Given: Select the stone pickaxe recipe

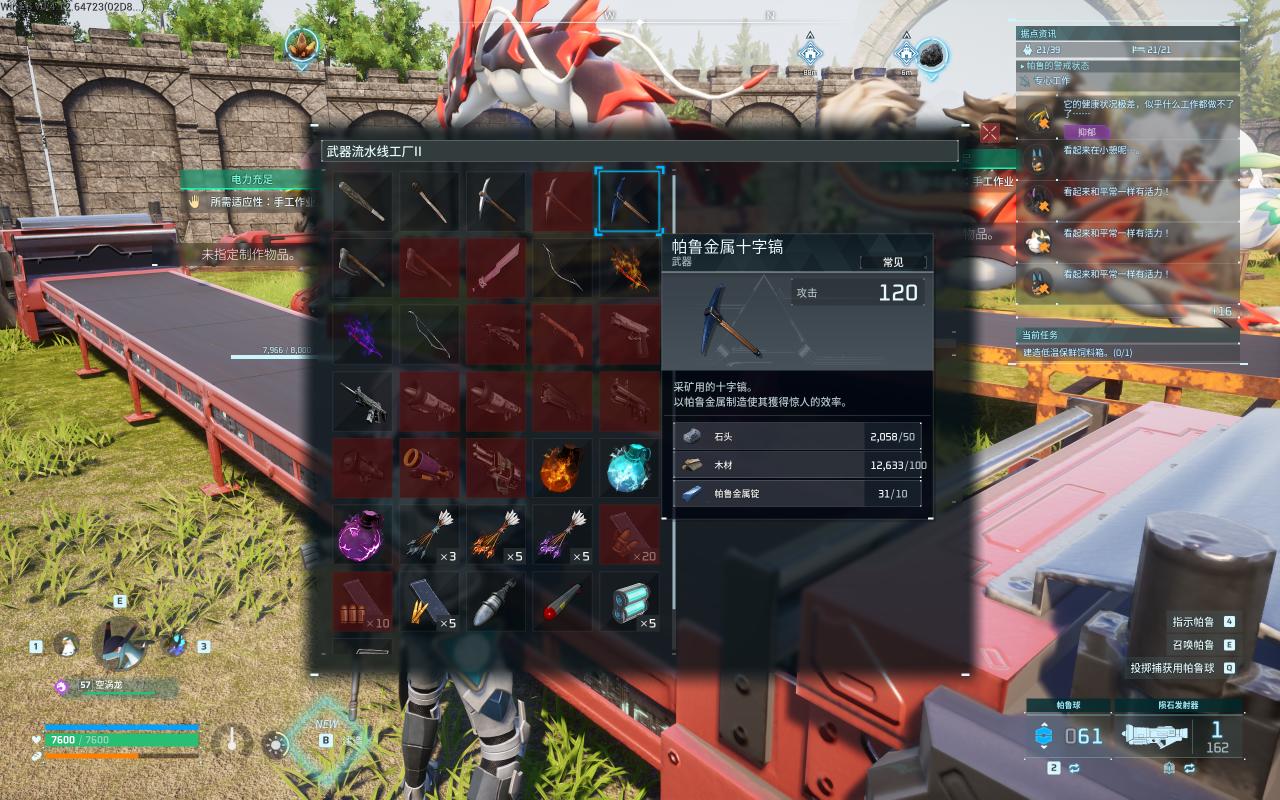Looking at the screenshot, I should point(496,201).
